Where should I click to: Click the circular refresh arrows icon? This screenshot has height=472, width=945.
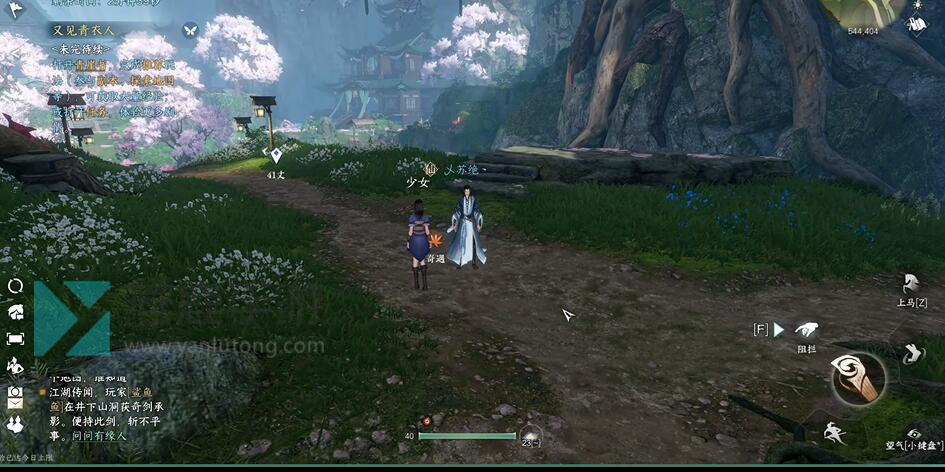point(15,286)
